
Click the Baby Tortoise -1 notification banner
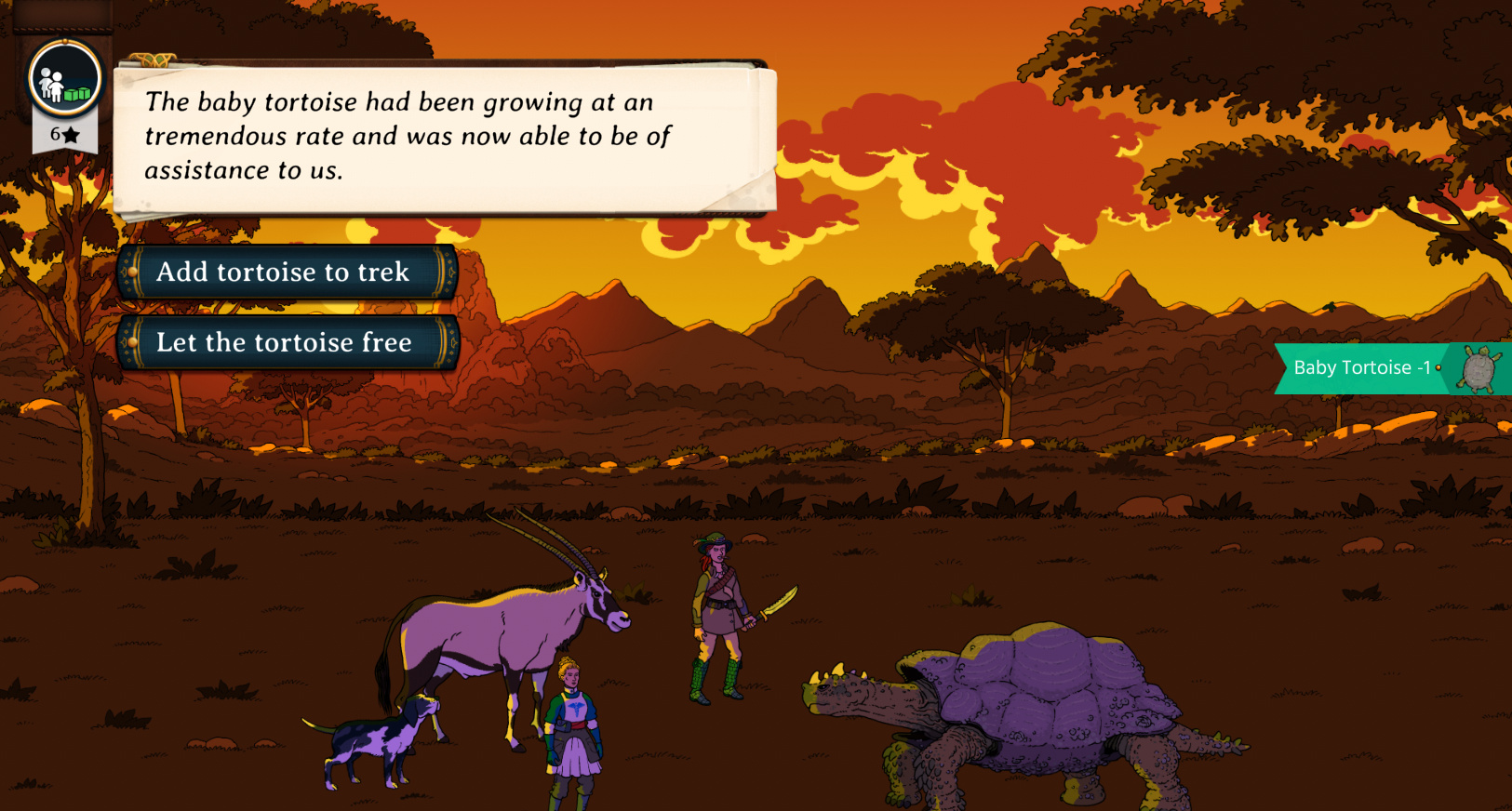point(1390,368)
